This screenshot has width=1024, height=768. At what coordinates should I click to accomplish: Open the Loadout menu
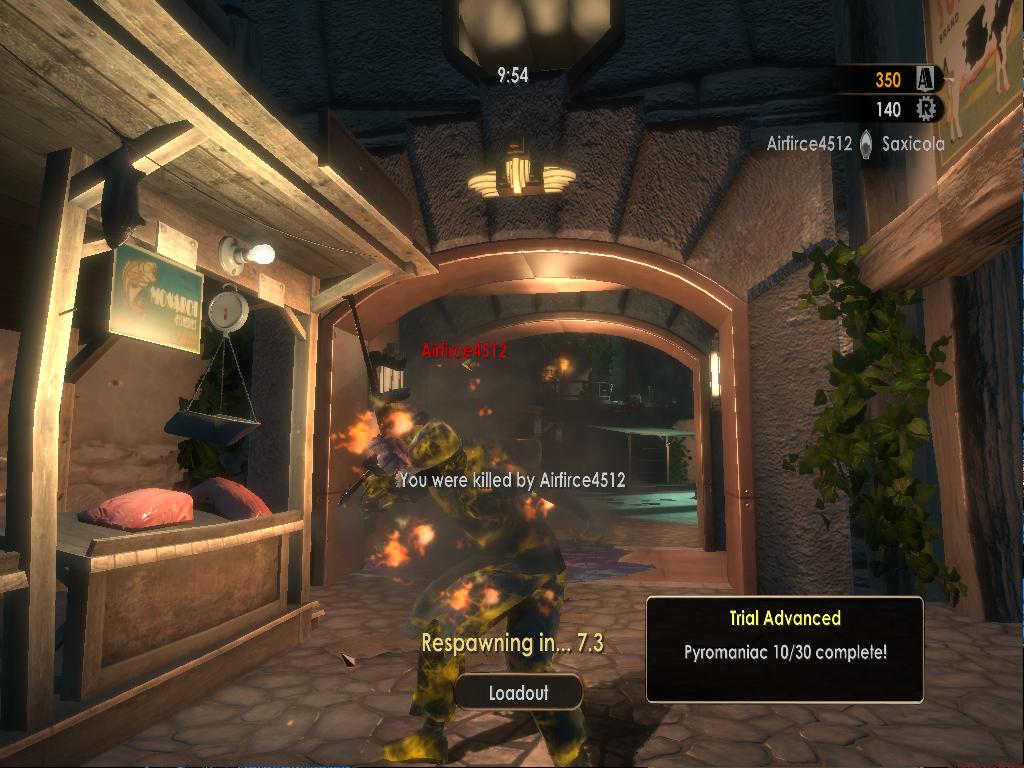pyautogui.click(x=518, y=692)
